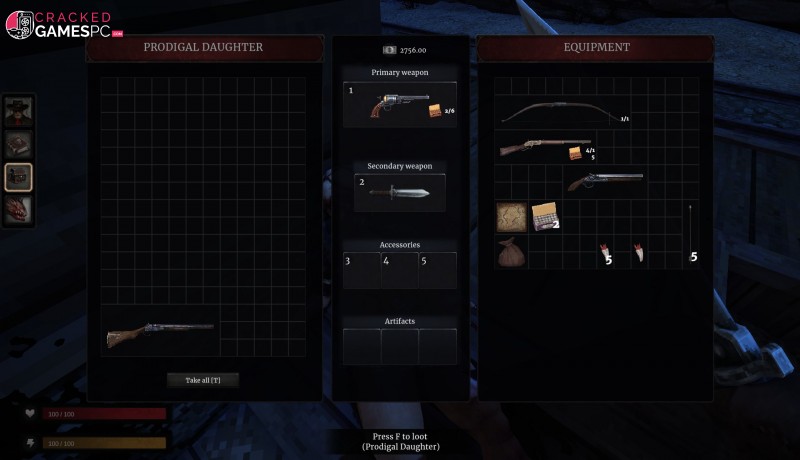Open the treasure chest tab
Viewport: 800px width, 460px height.
click(19, 177)
